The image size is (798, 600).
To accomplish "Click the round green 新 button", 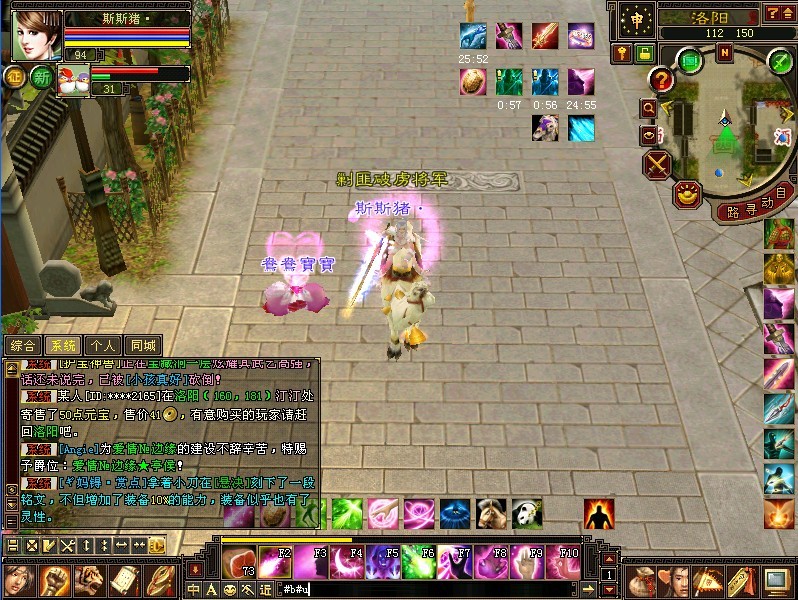I will click(x=41, y=78).
